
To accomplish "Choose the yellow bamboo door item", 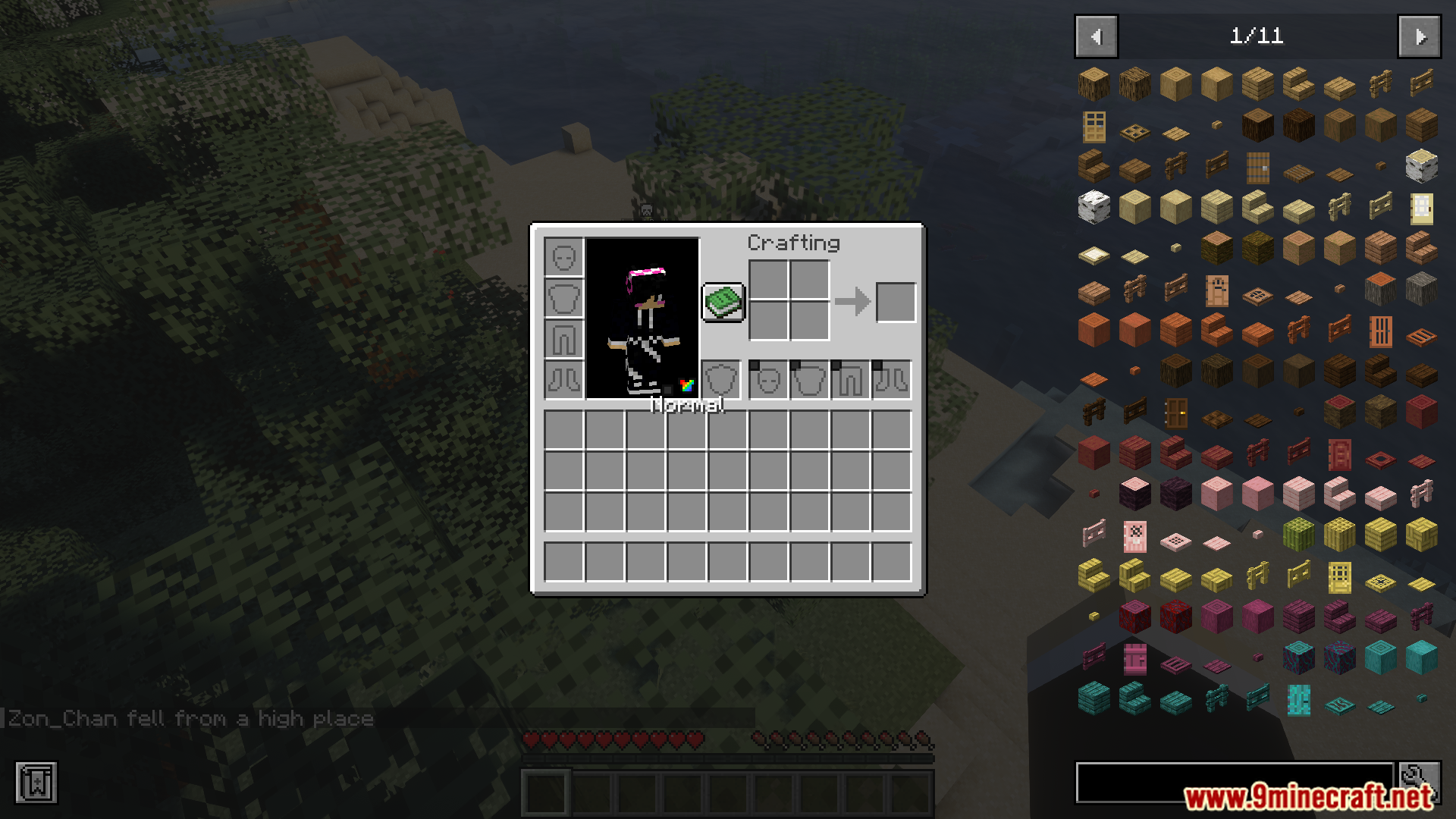I will pos(1339,578).
